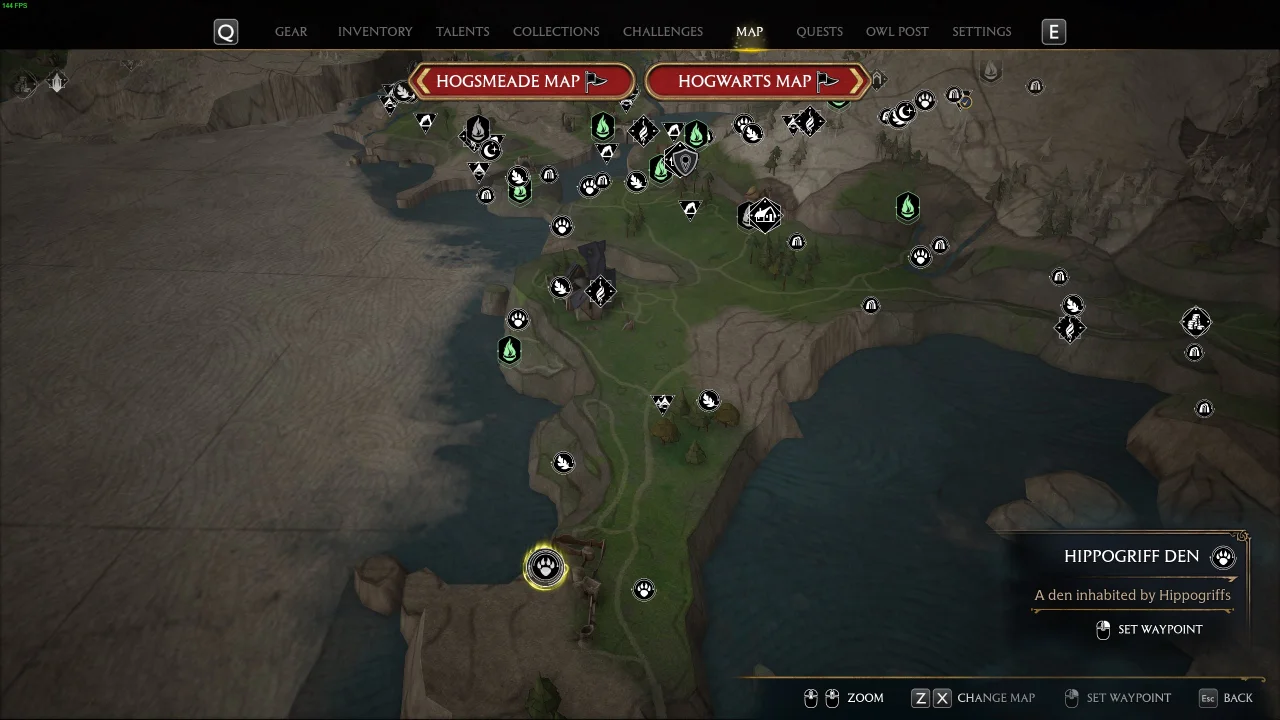1280x720 pixels.
Task: Open the QUESTS menu item
Action: [819, 31]
